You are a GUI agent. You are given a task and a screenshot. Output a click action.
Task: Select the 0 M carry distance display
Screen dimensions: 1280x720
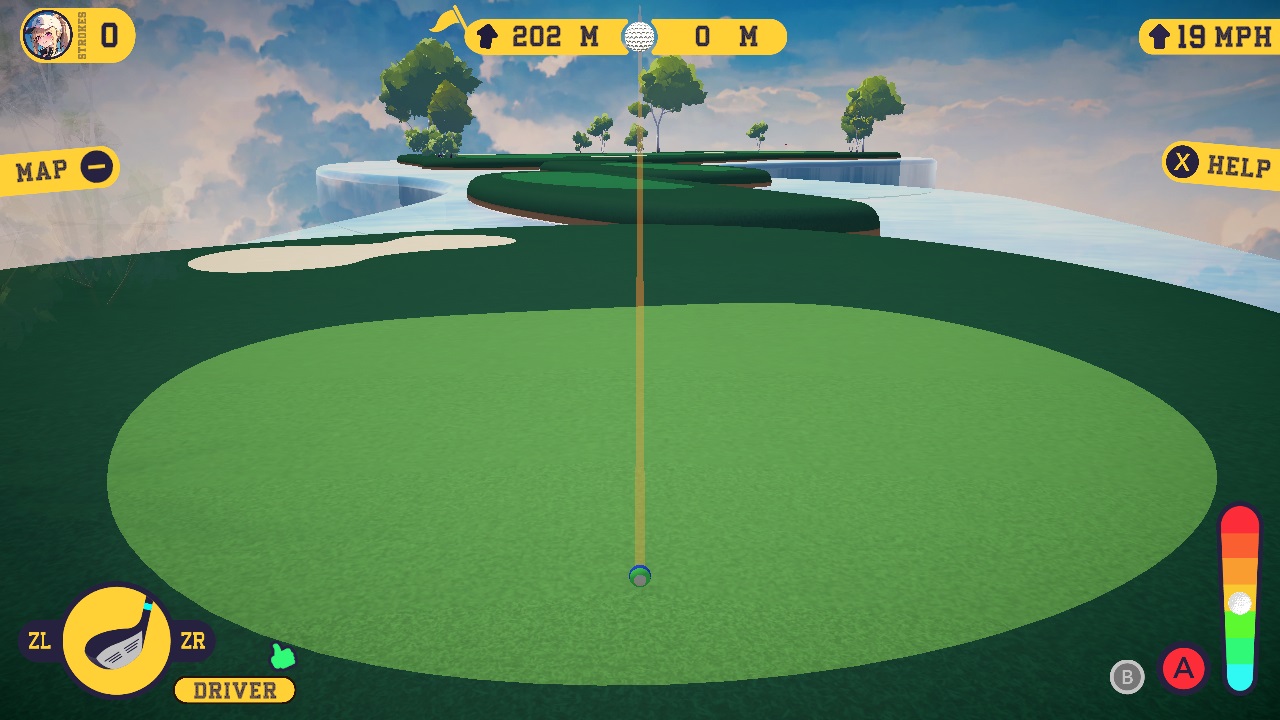723,37
